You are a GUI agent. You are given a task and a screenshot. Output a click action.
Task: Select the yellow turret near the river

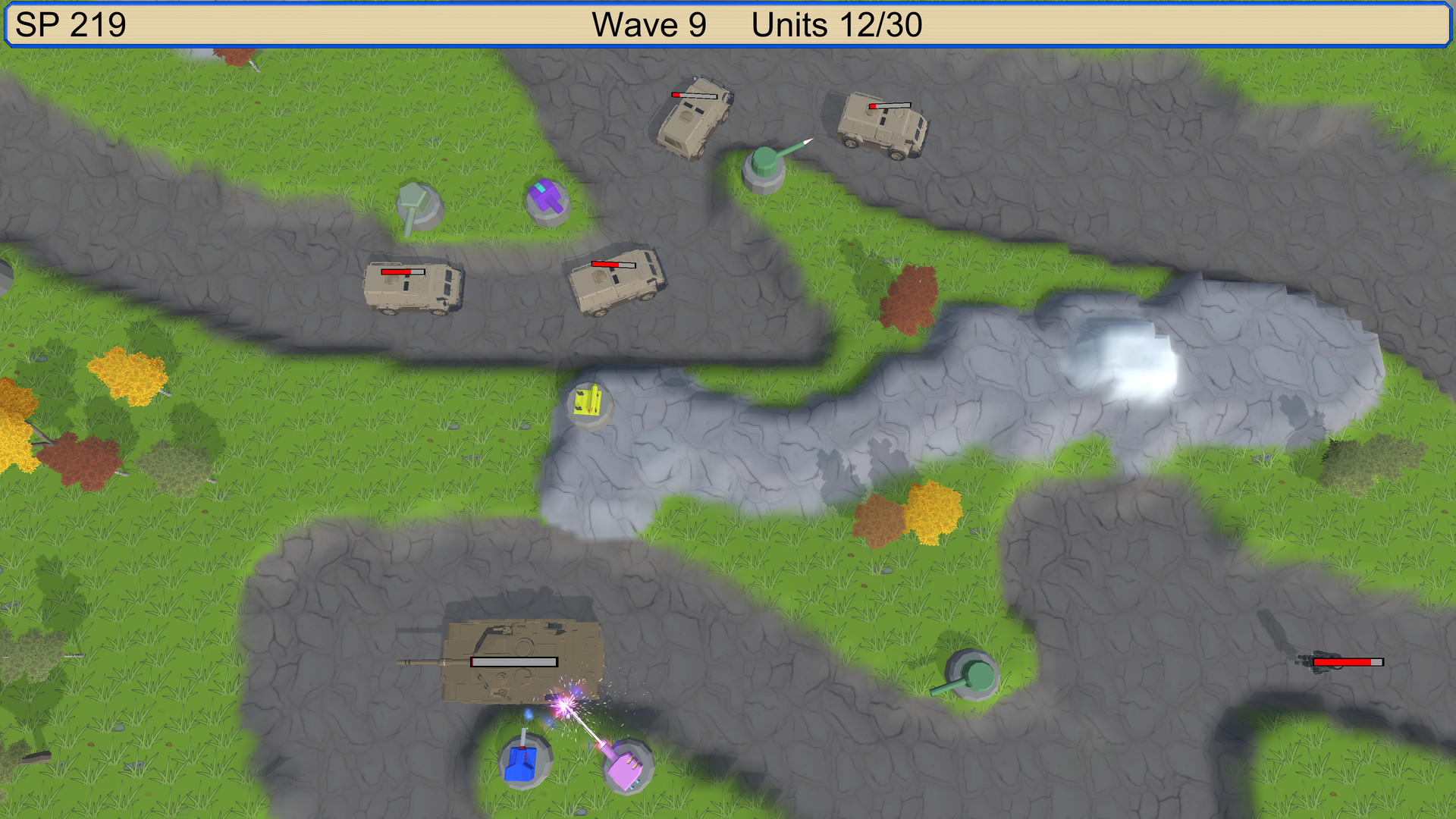(590, 404)
